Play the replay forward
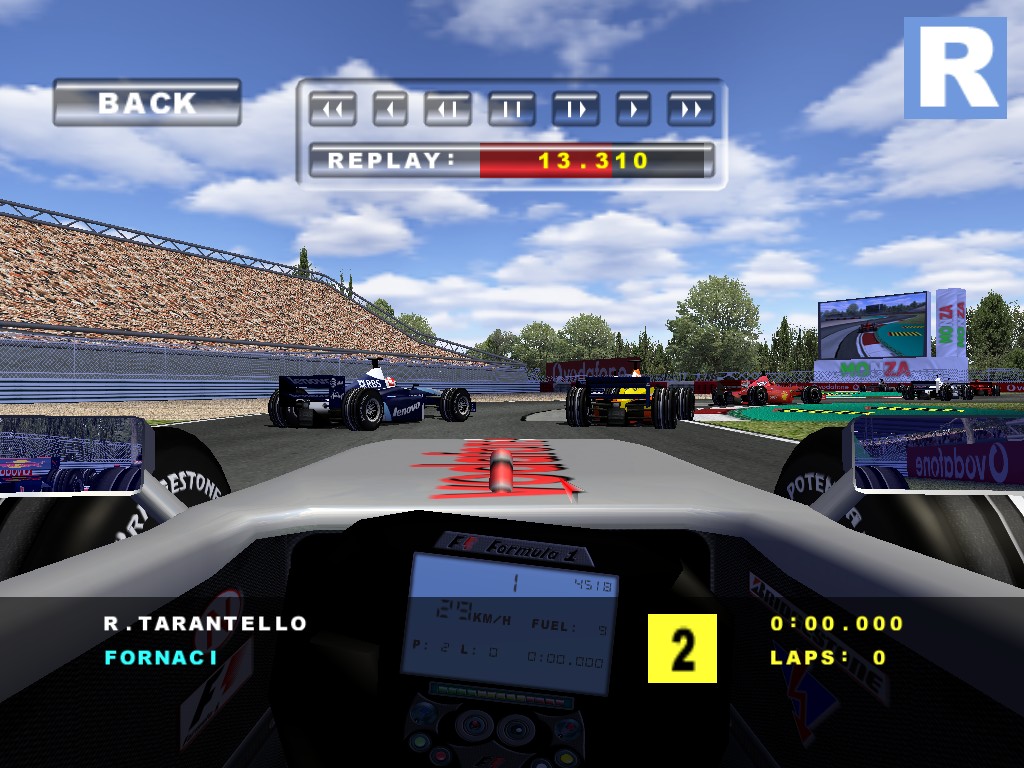1024x768 pixels. pyautogui.click(x=633, y=109)
